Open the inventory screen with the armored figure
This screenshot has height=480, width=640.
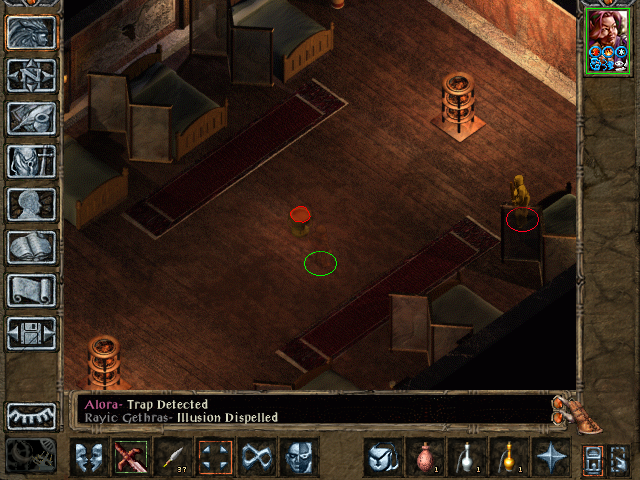pyautogui.click(x=31, y=160)
